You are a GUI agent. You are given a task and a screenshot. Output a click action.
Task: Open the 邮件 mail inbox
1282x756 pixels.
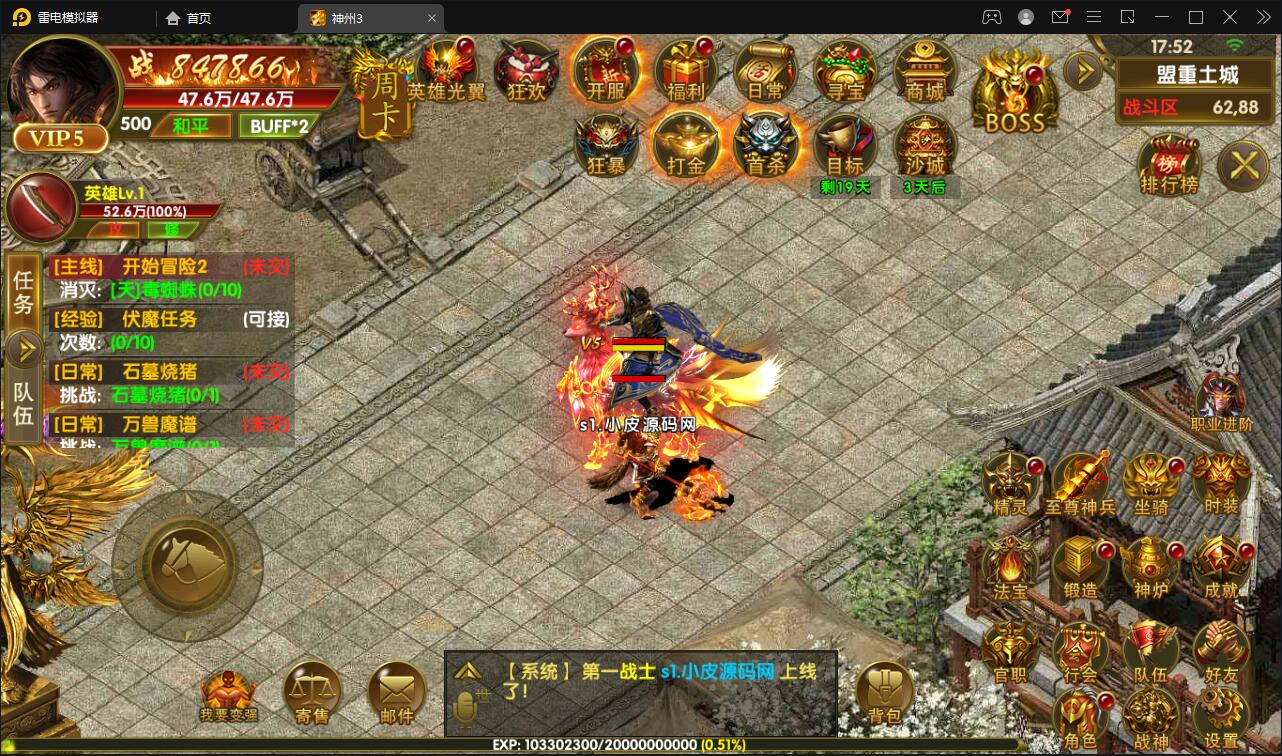[x=396, y=691]
